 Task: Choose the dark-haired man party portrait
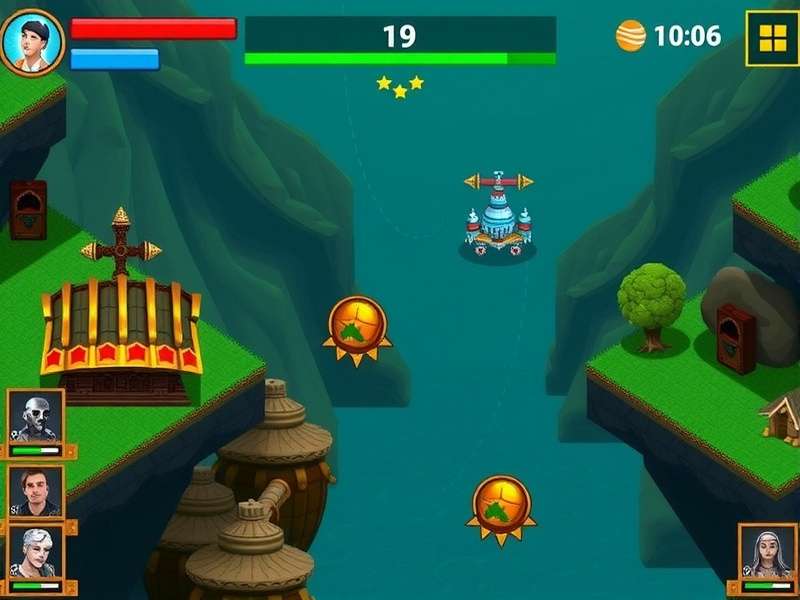pyautogui.click(x=36, y=490)
